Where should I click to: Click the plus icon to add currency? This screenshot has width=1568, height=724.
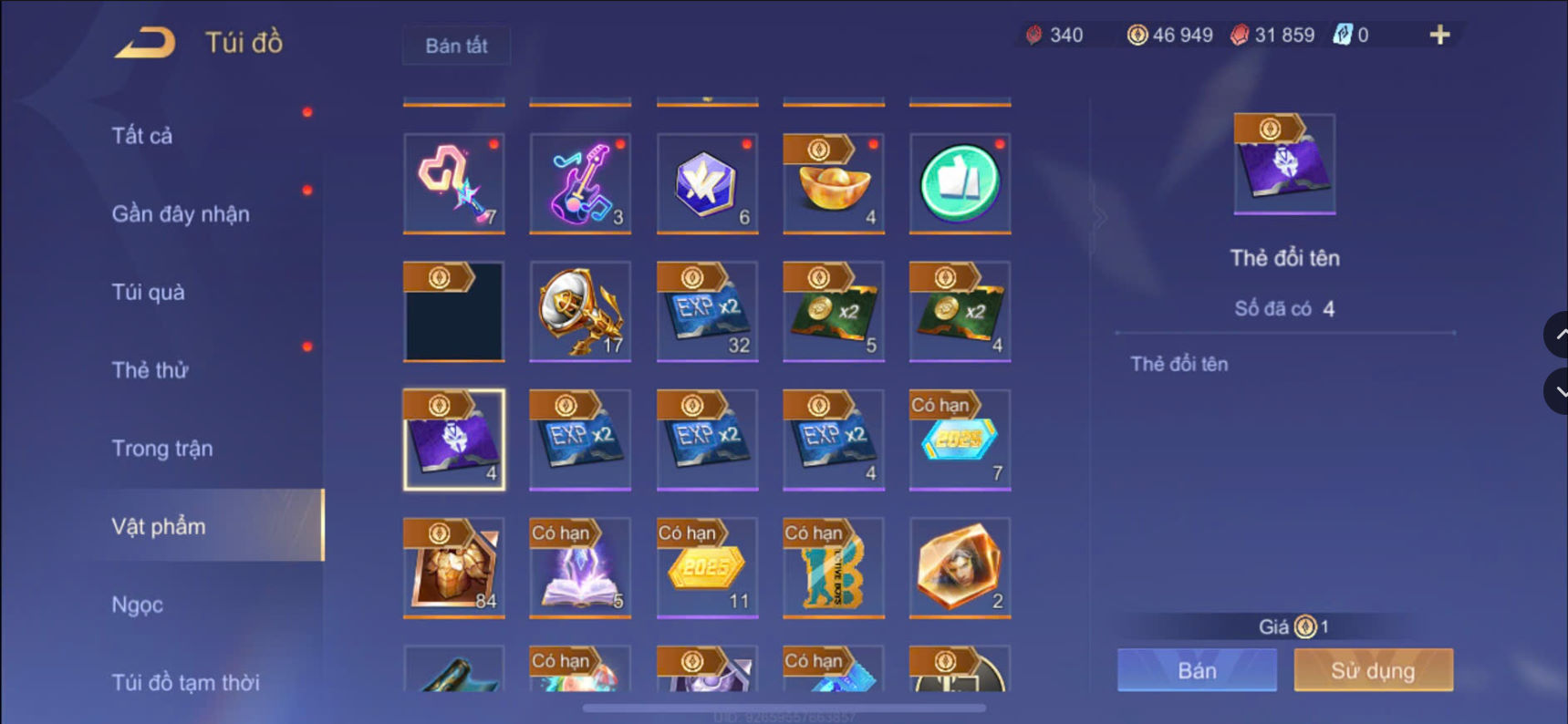(1439, 36)
